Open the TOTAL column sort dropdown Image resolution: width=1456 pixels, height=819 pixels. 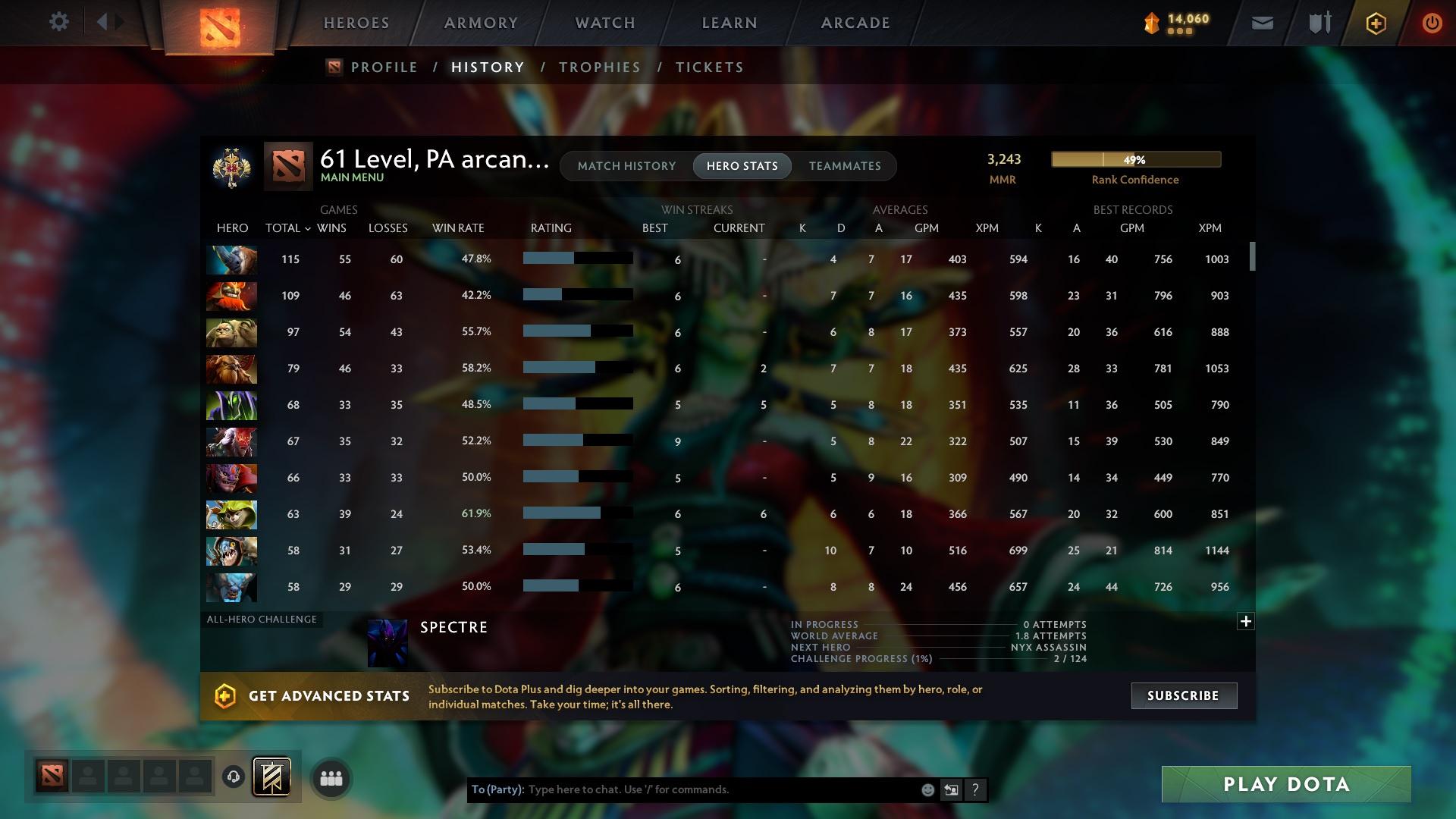[306, 227]
